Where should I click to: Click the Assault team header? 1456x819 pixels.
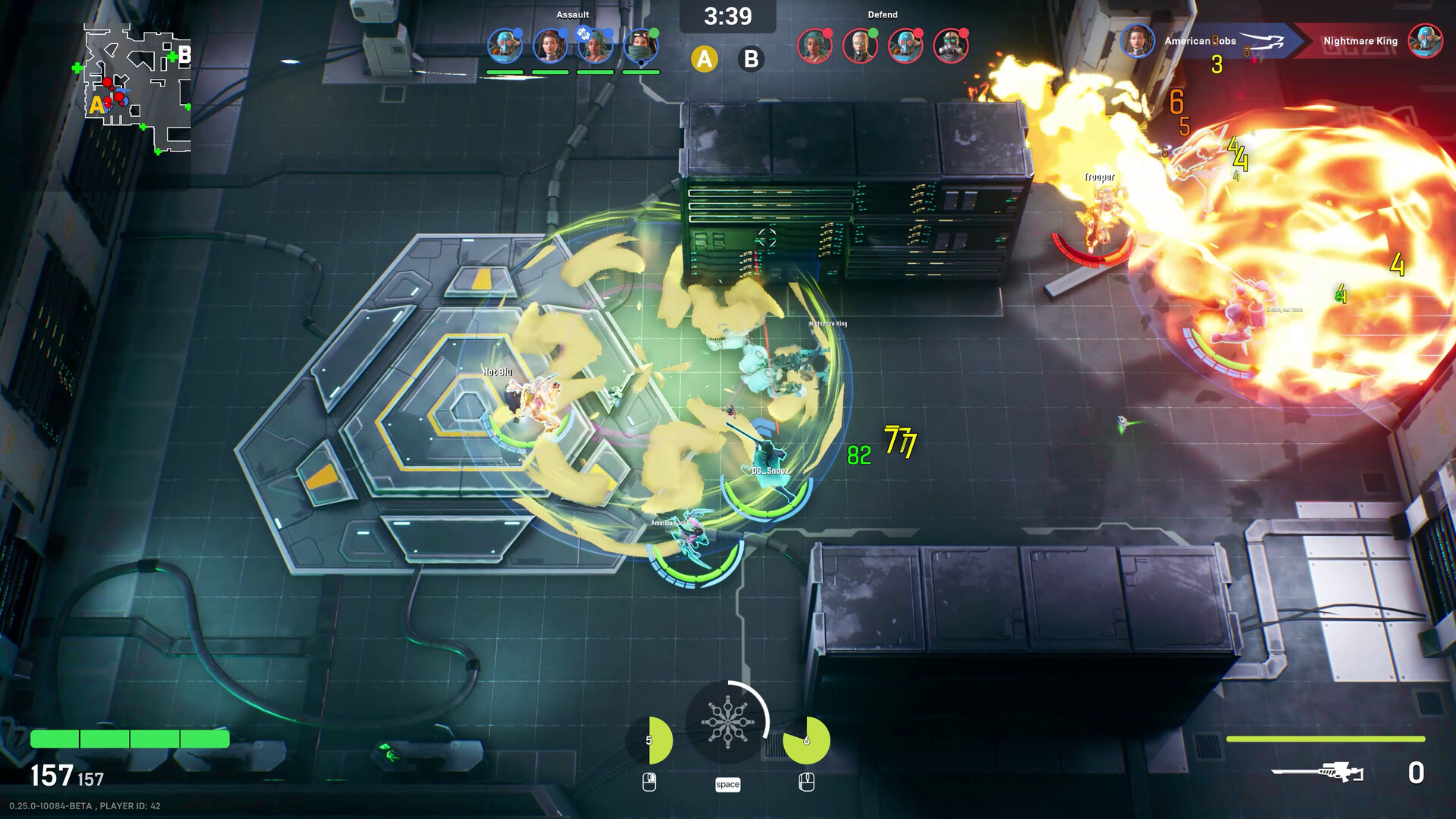(574, 14)
